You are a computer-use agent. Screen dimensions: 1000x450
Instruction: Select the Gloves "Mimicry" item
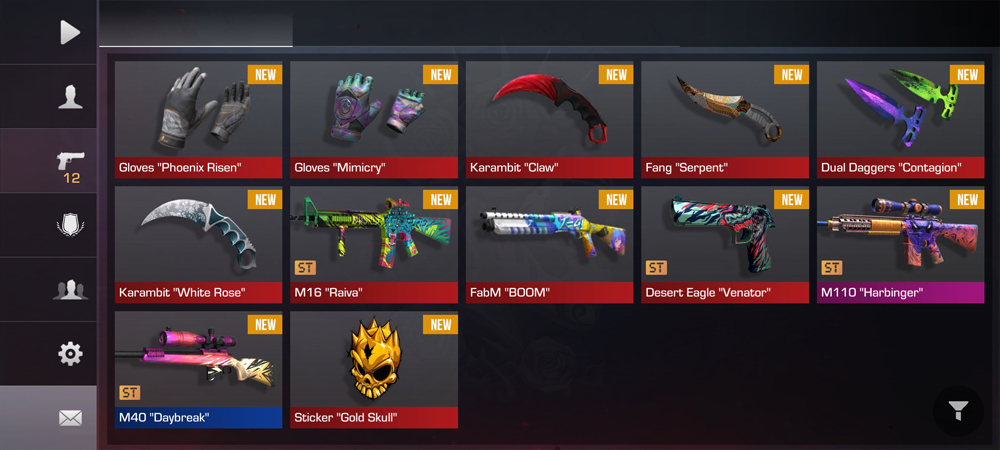[374, 119]
